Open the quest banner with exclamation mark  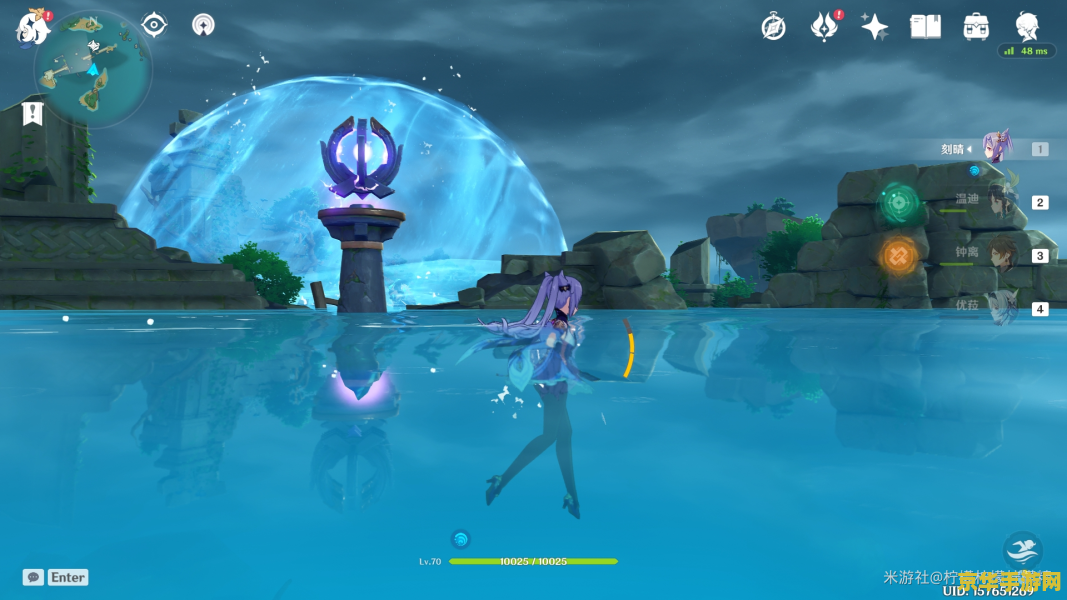33,113
